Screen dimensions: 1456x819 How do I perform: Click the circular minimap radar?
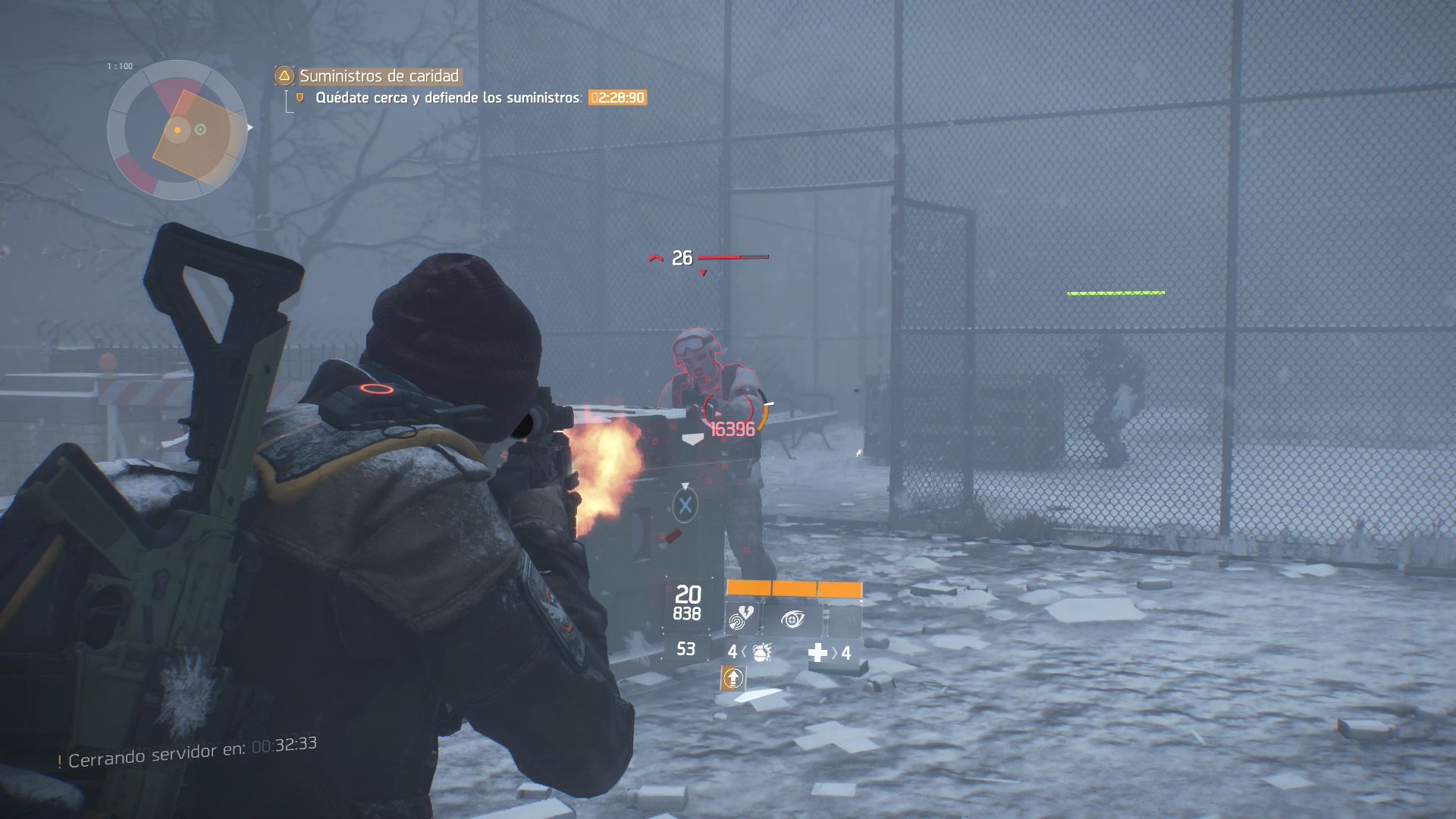[x=177, y=130]
